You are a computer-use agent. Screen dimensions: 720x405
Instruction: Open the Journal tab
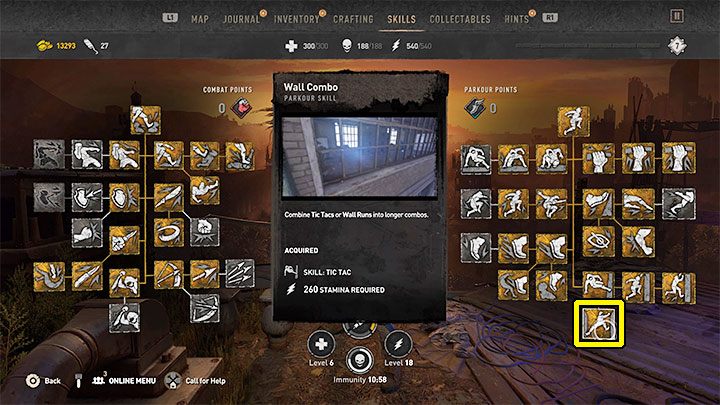[x=240, y=19]
